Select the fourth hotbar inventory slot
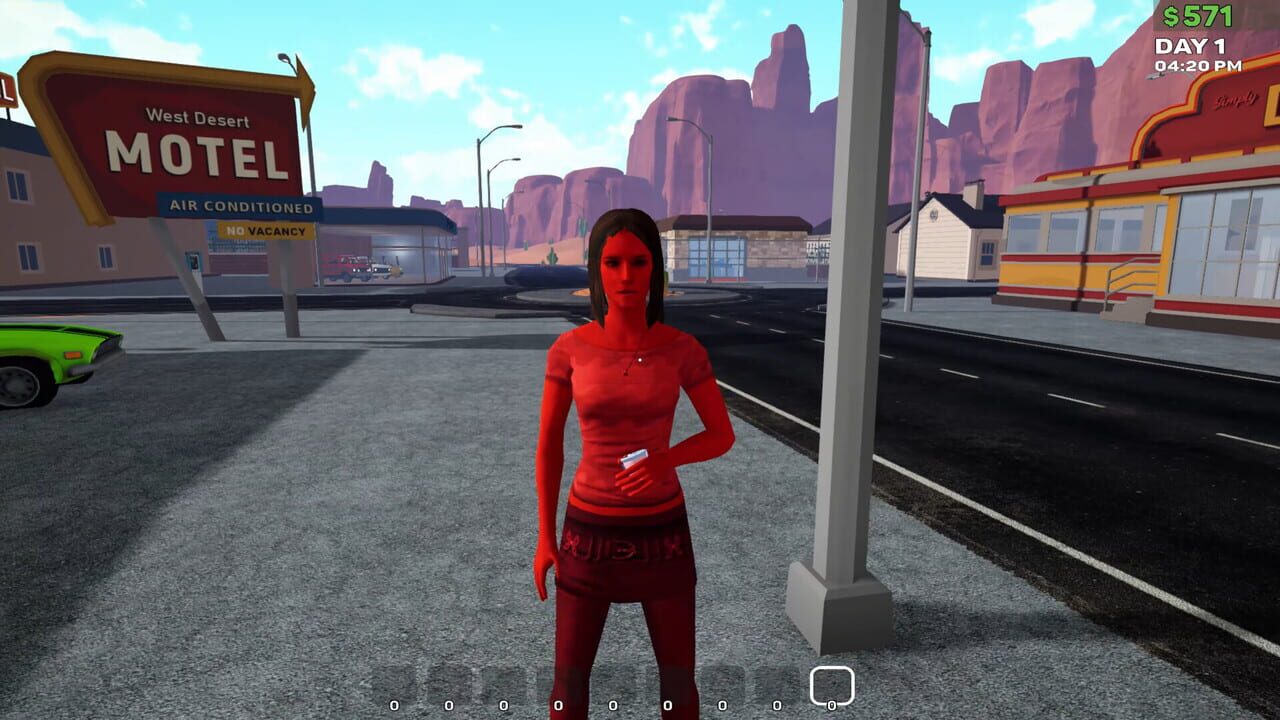 click(557, 683)
